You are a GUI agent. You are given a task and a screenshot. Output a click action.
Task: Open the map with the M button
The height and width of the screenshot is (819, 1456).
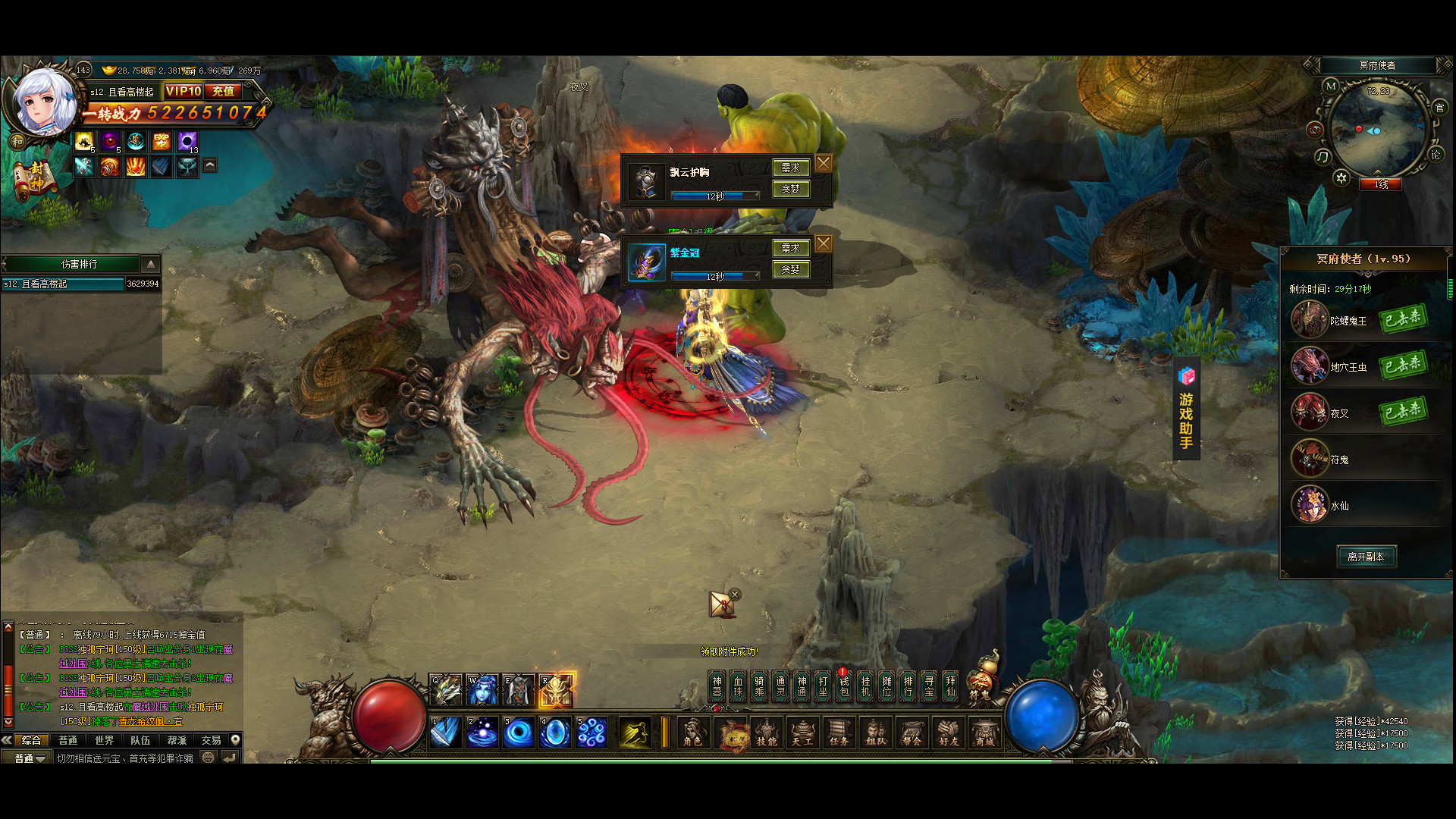pyautogui.click(x=1331, y=86)
